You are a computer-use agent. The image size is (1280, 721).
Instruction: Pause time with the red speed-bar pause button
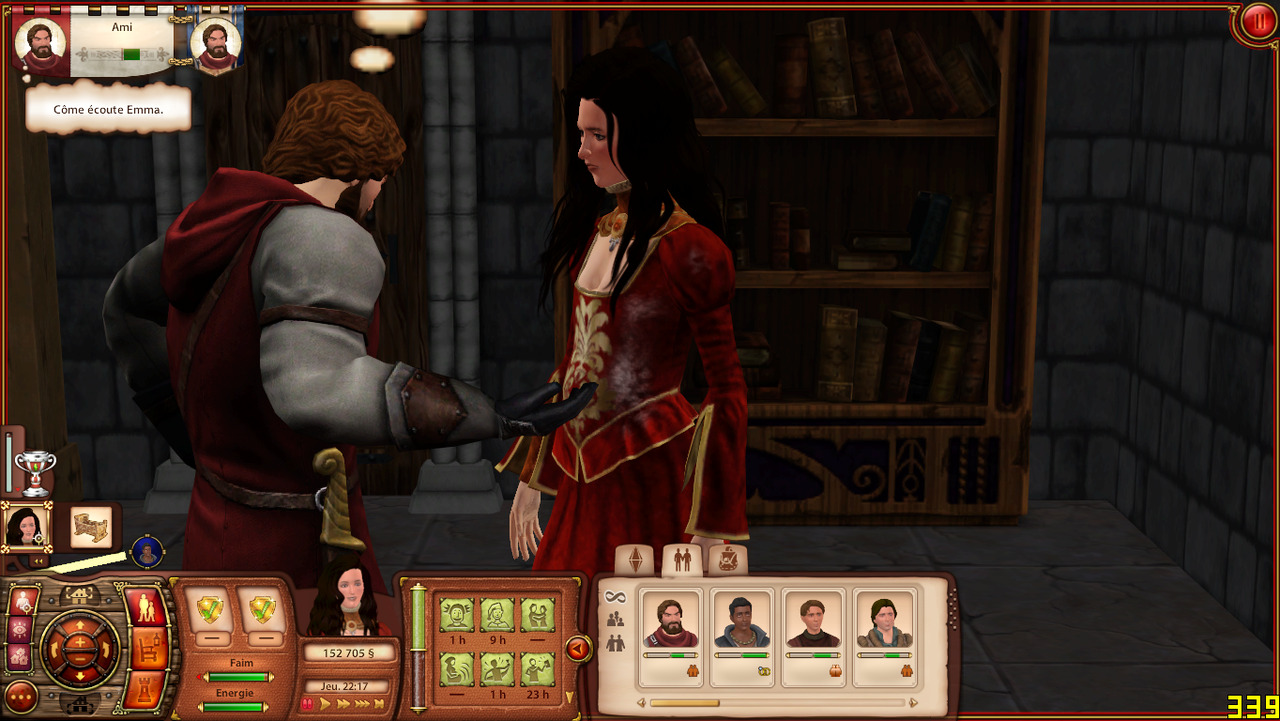click(x=309, y=704)
